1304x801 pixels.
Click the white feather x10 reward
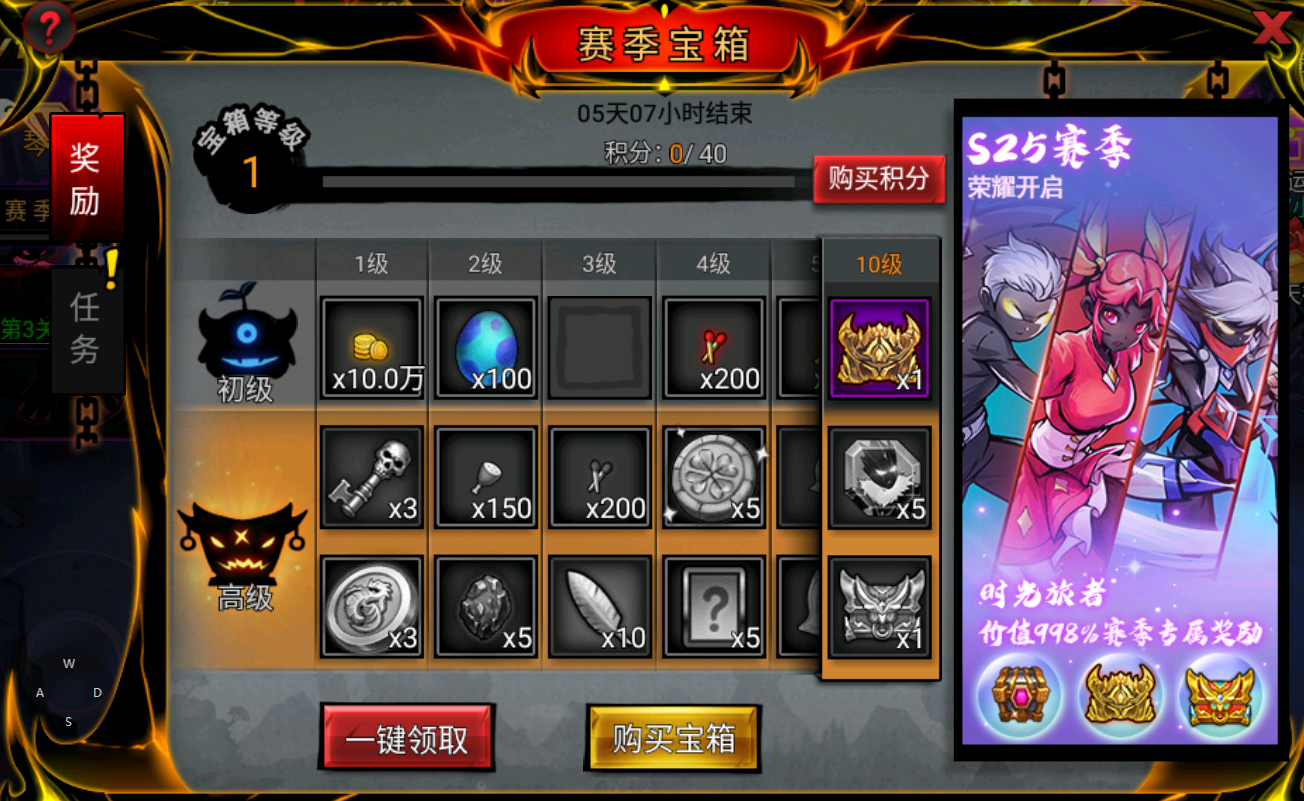pos(599,606)
